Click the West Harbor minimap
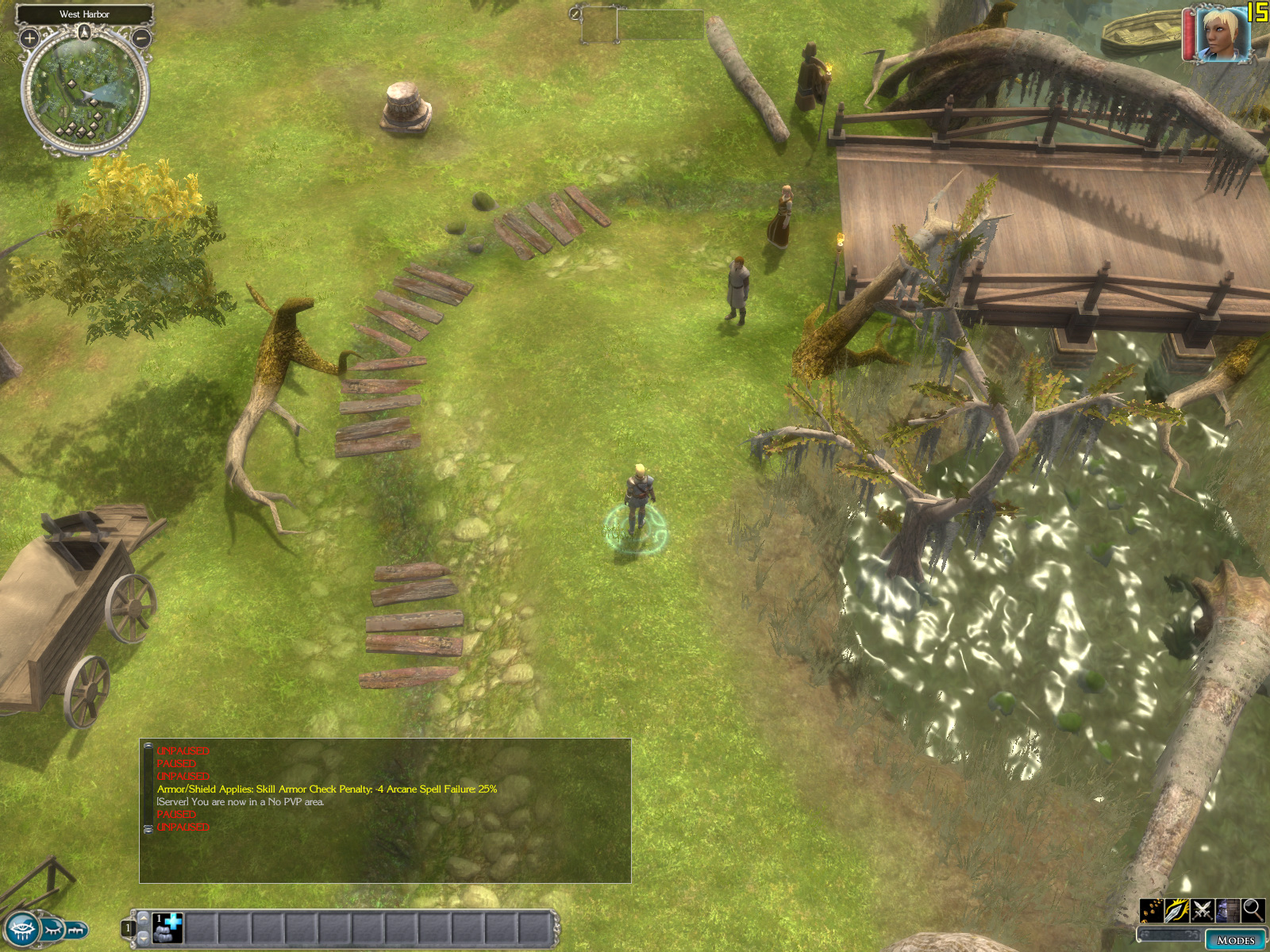 tap(84, 93)
